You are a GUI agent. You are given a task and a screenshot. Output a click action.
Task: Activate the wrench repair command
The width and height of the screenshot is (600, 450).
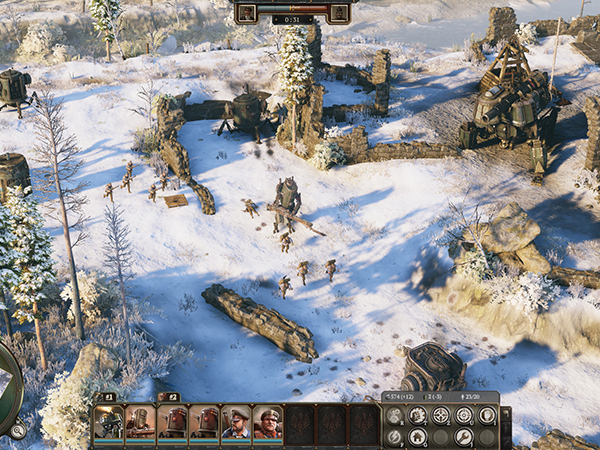464,437
